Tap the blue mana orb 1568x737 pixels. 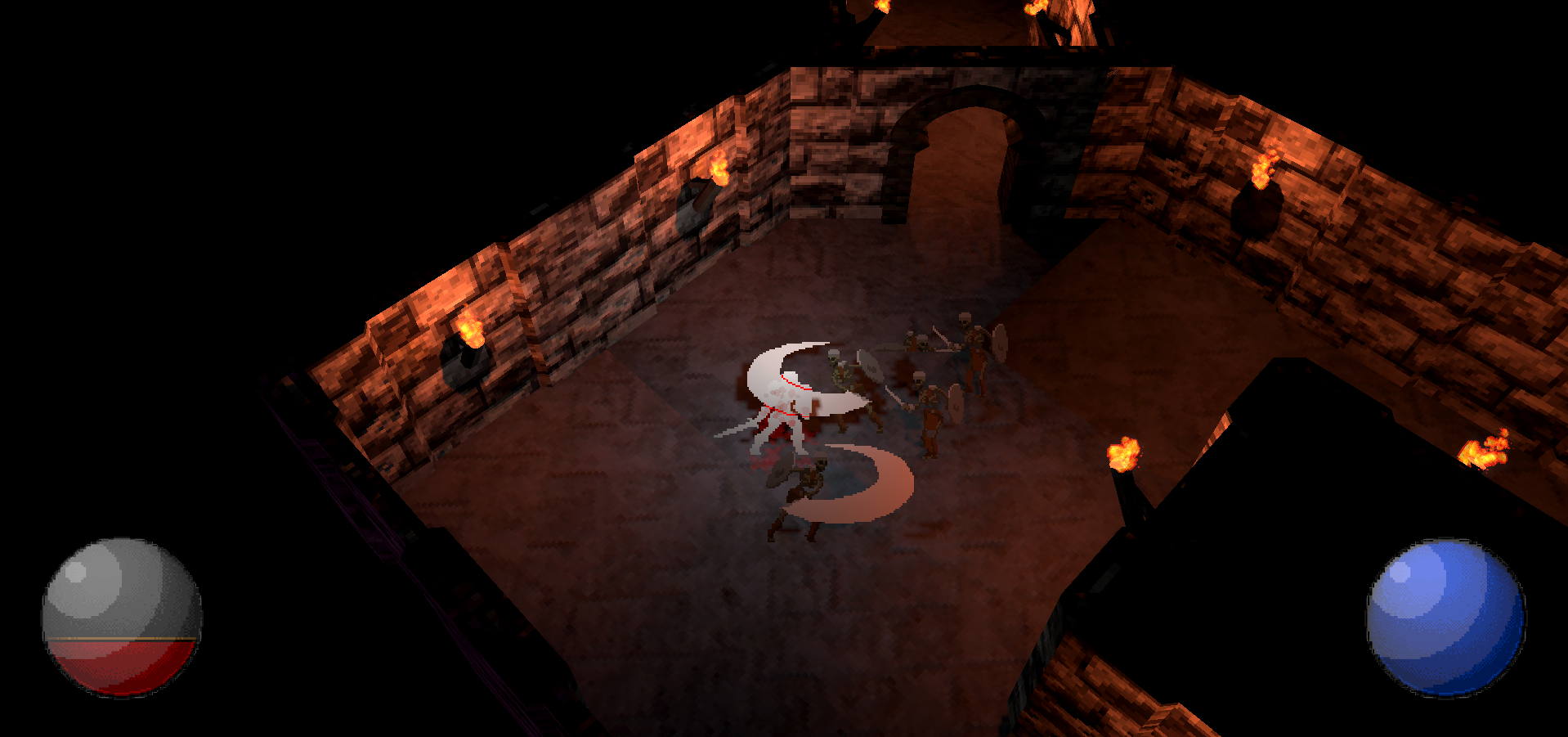point(1445,618)
